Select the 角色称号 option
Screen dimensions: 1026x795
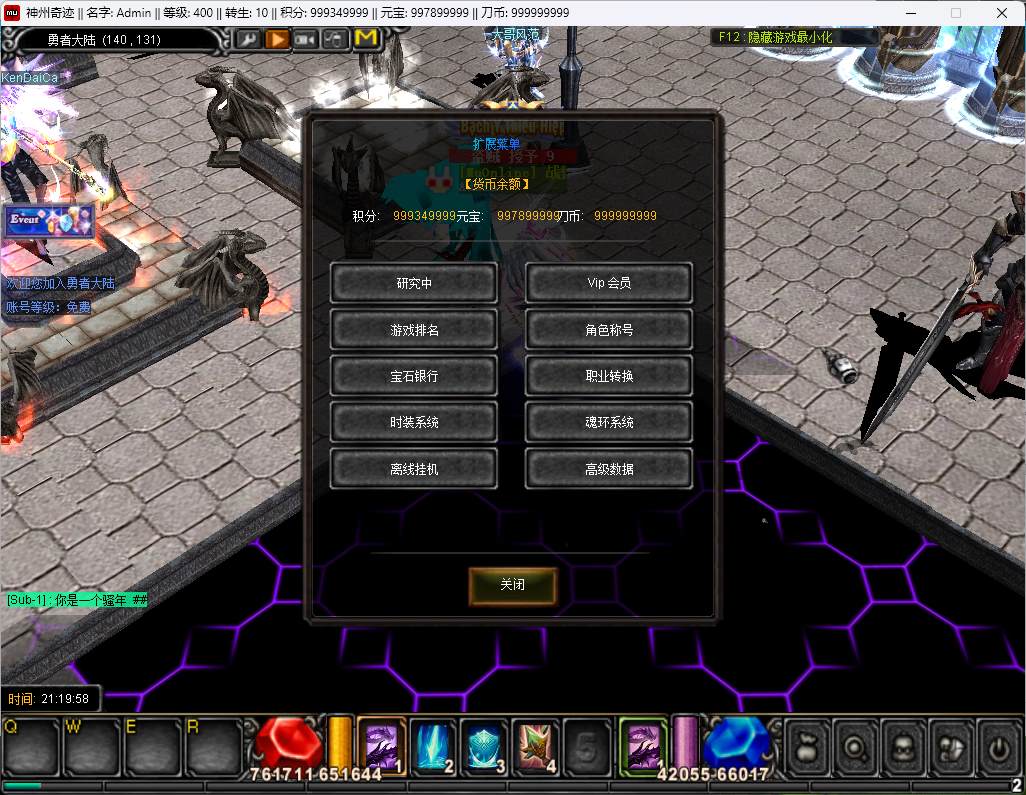(x=608, y=330)
